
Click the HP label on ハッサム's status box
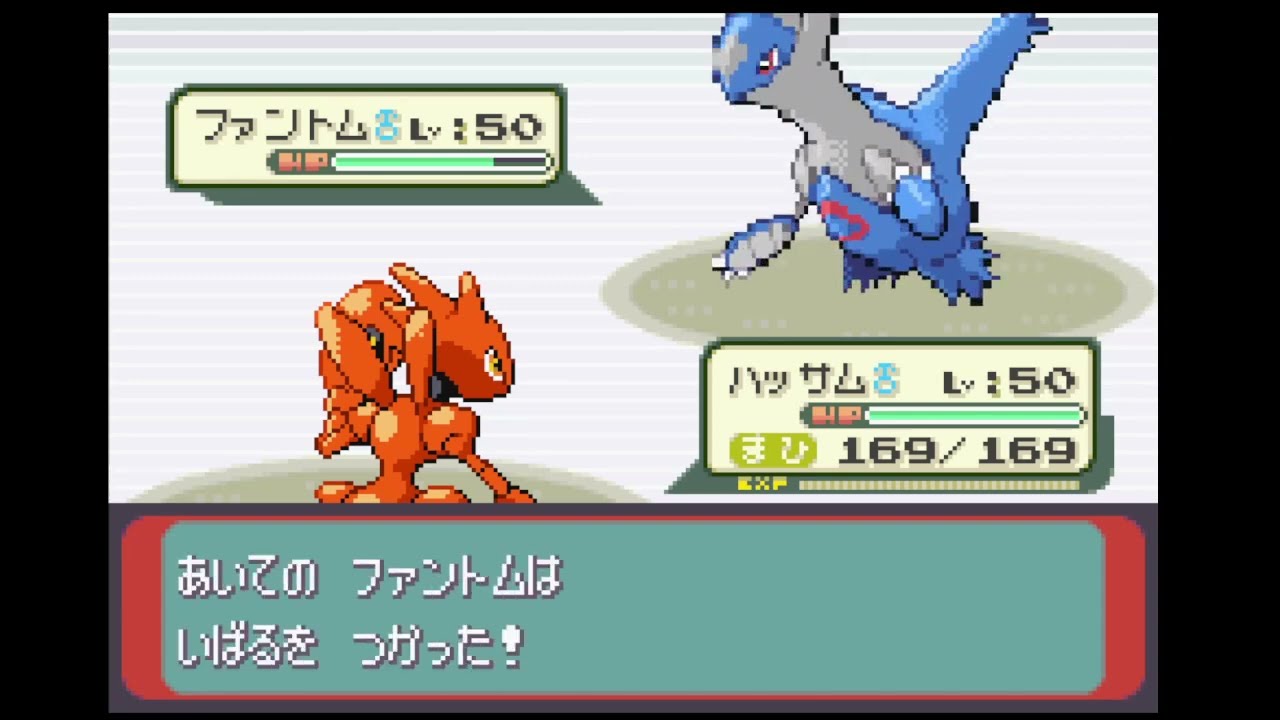click(835, 416)
